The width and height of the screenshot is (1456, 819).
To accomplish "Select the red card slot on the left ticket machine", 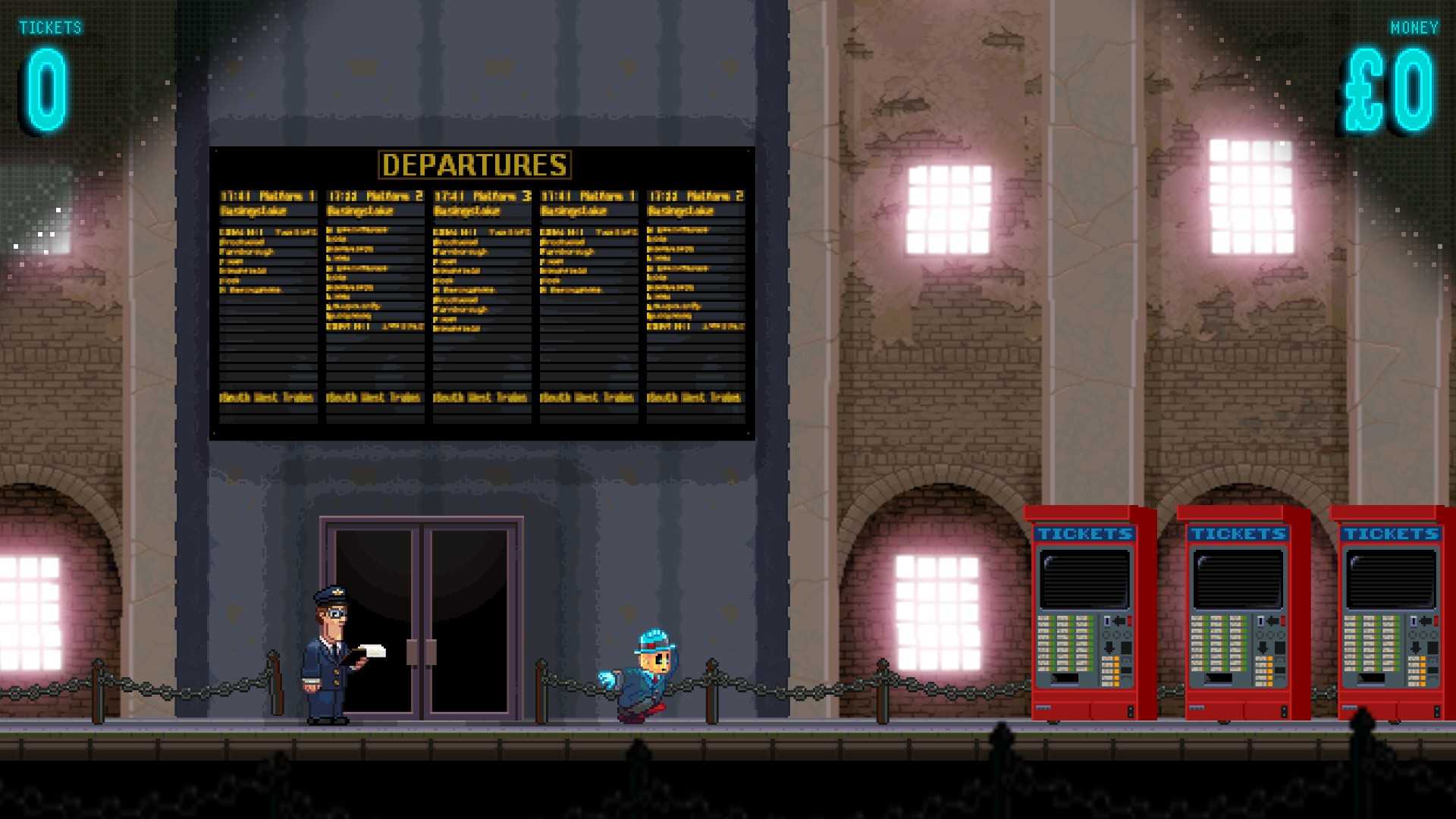I will pyautogui.click(x=1130, y=622).
